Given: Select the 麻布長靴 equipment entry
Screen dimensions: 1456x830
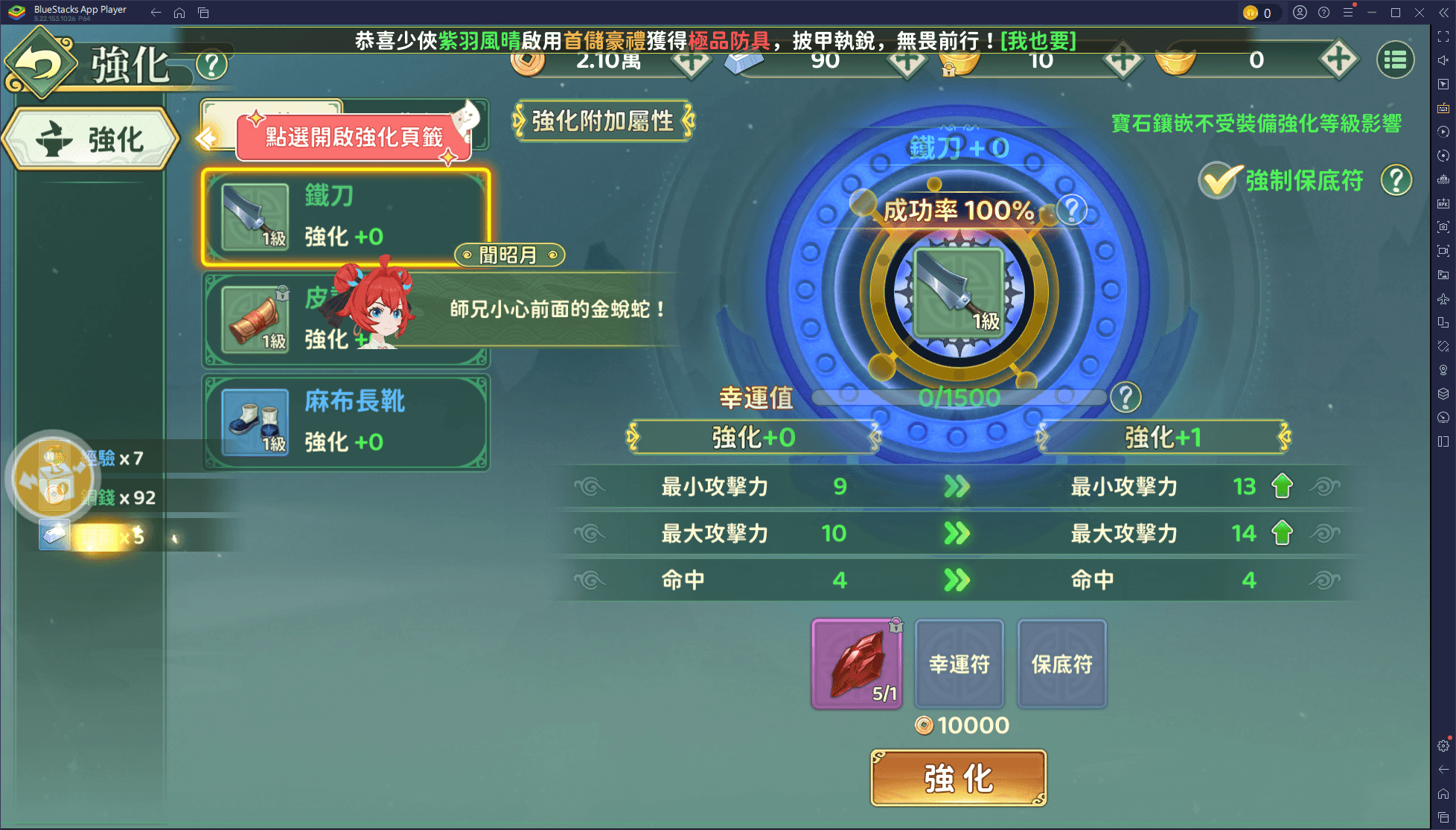Looking at the screenshot, I should 346,421.
